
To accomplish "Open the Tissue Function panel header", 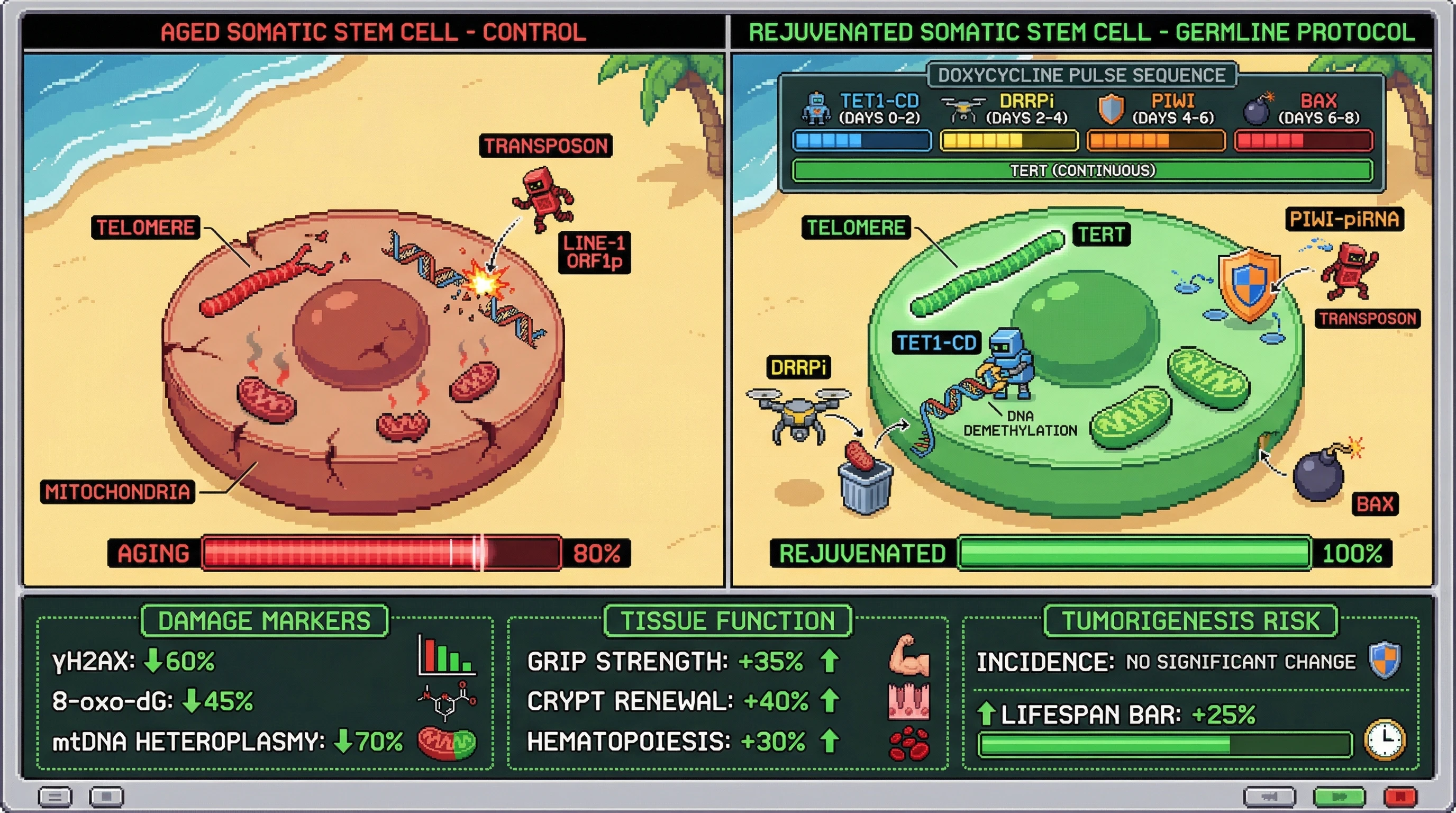I will tap(728, 621).
